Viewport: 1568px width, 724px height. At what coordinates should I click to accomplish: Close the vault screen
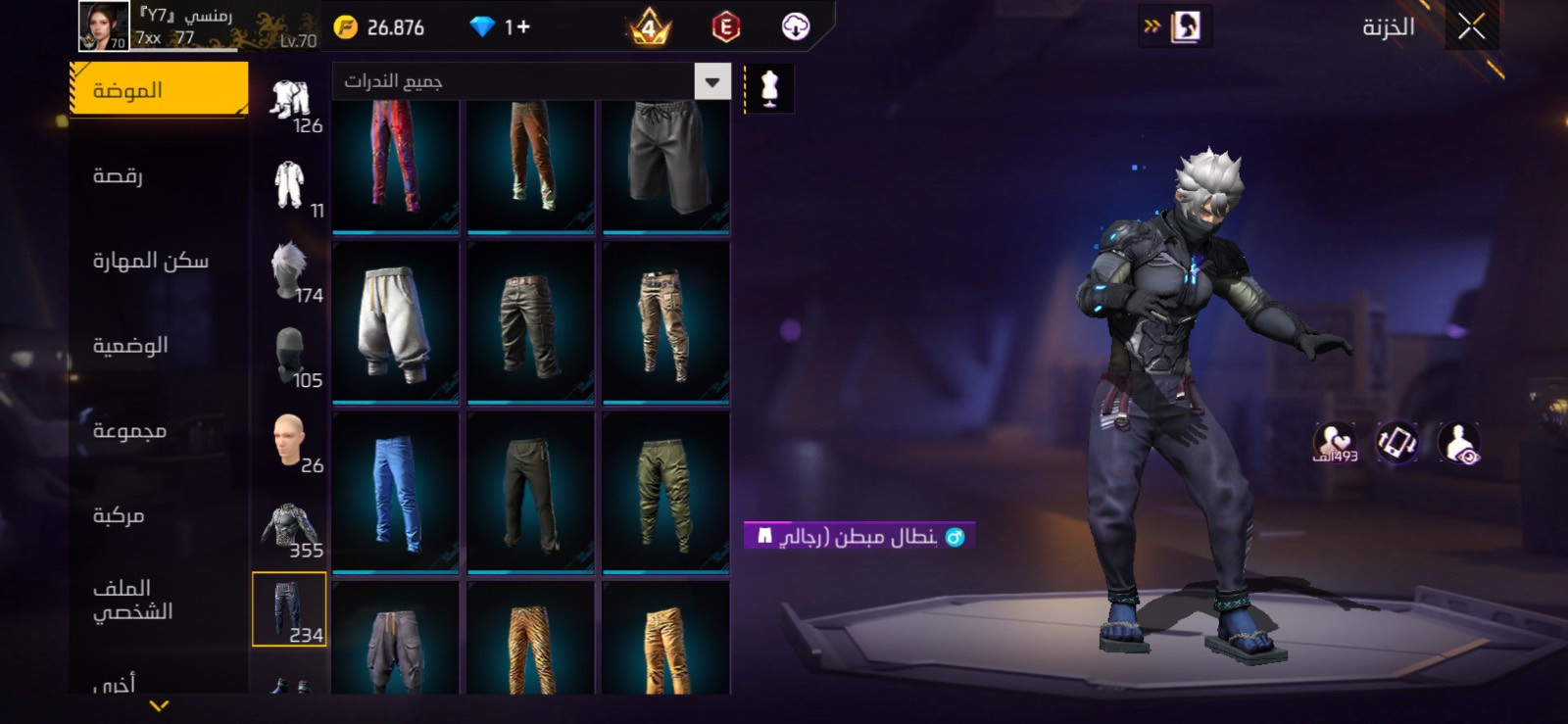pyautogui.click(x=1470, y=27)
